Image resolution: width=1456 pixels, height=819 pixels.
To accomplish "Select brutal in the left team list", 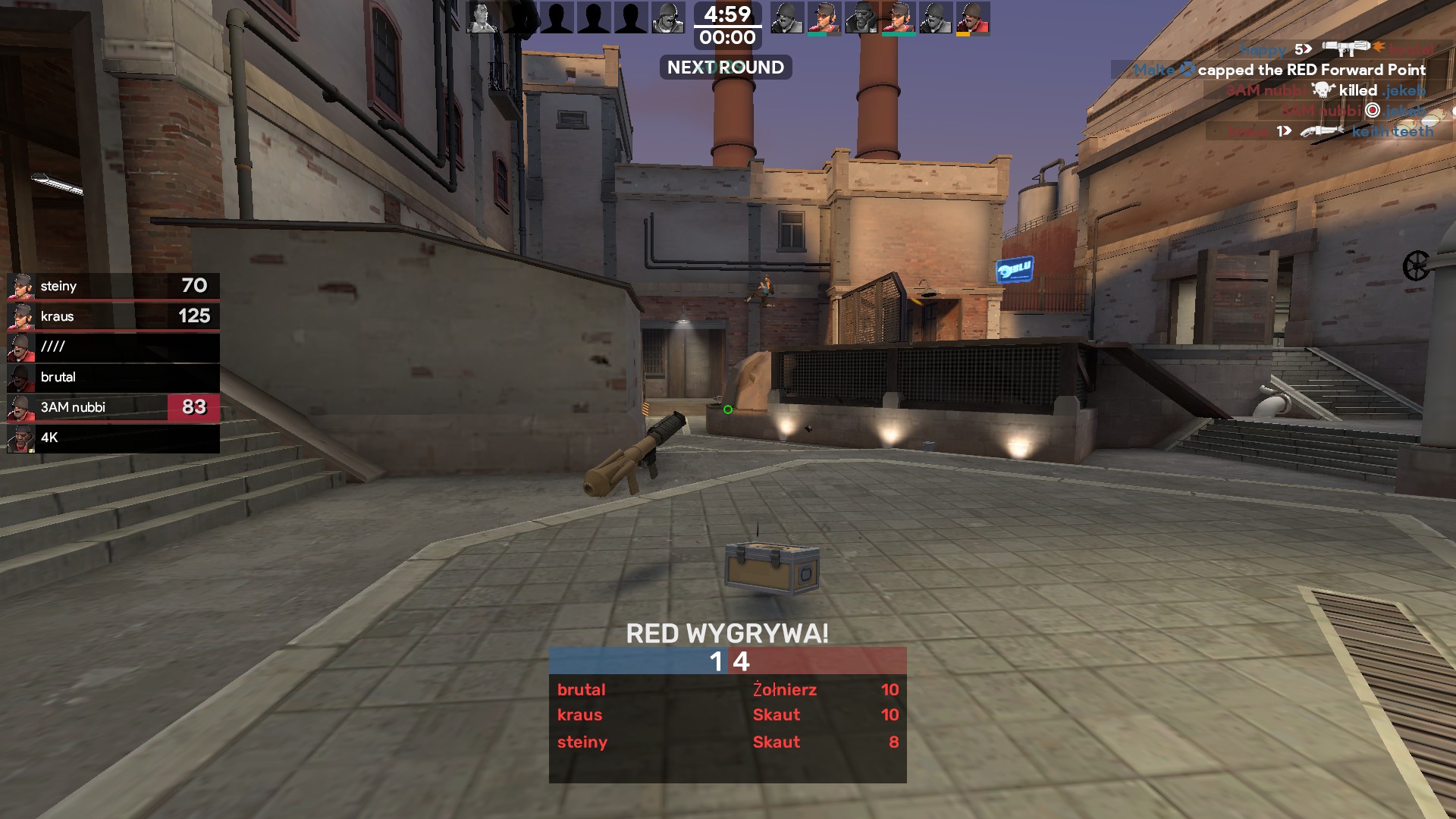I will point(114,377).
